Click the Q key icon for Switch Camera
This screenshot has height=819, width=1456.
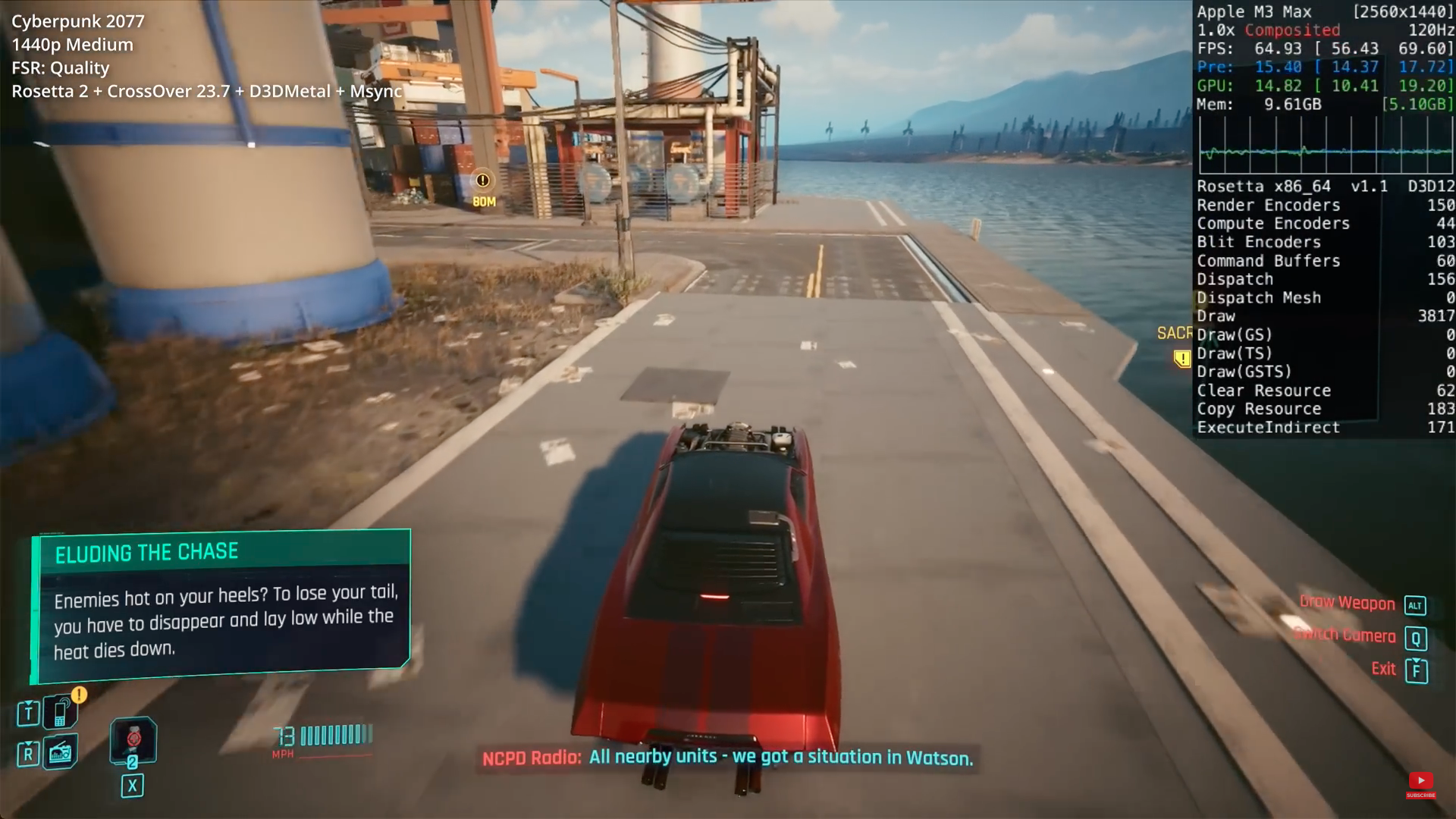tap(1417, 639)
